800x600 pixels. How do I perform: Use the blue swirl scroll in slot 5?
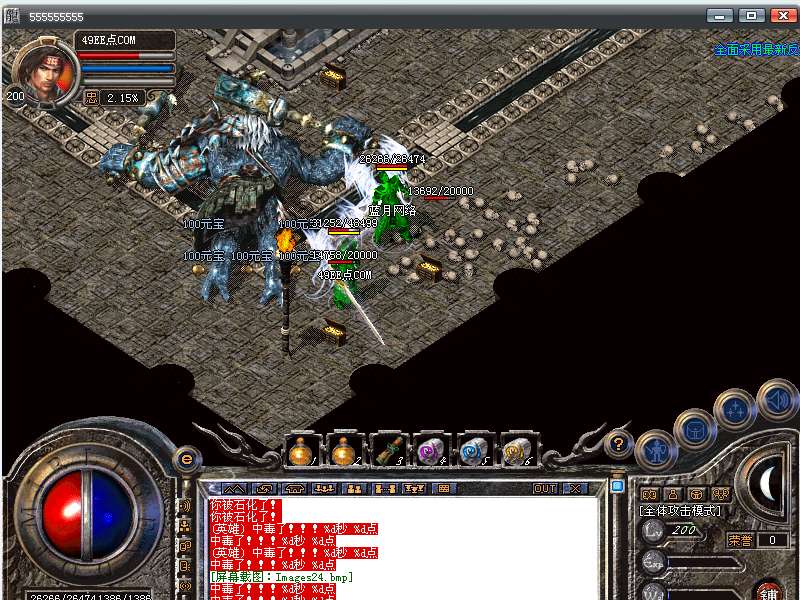click(474, 451)
